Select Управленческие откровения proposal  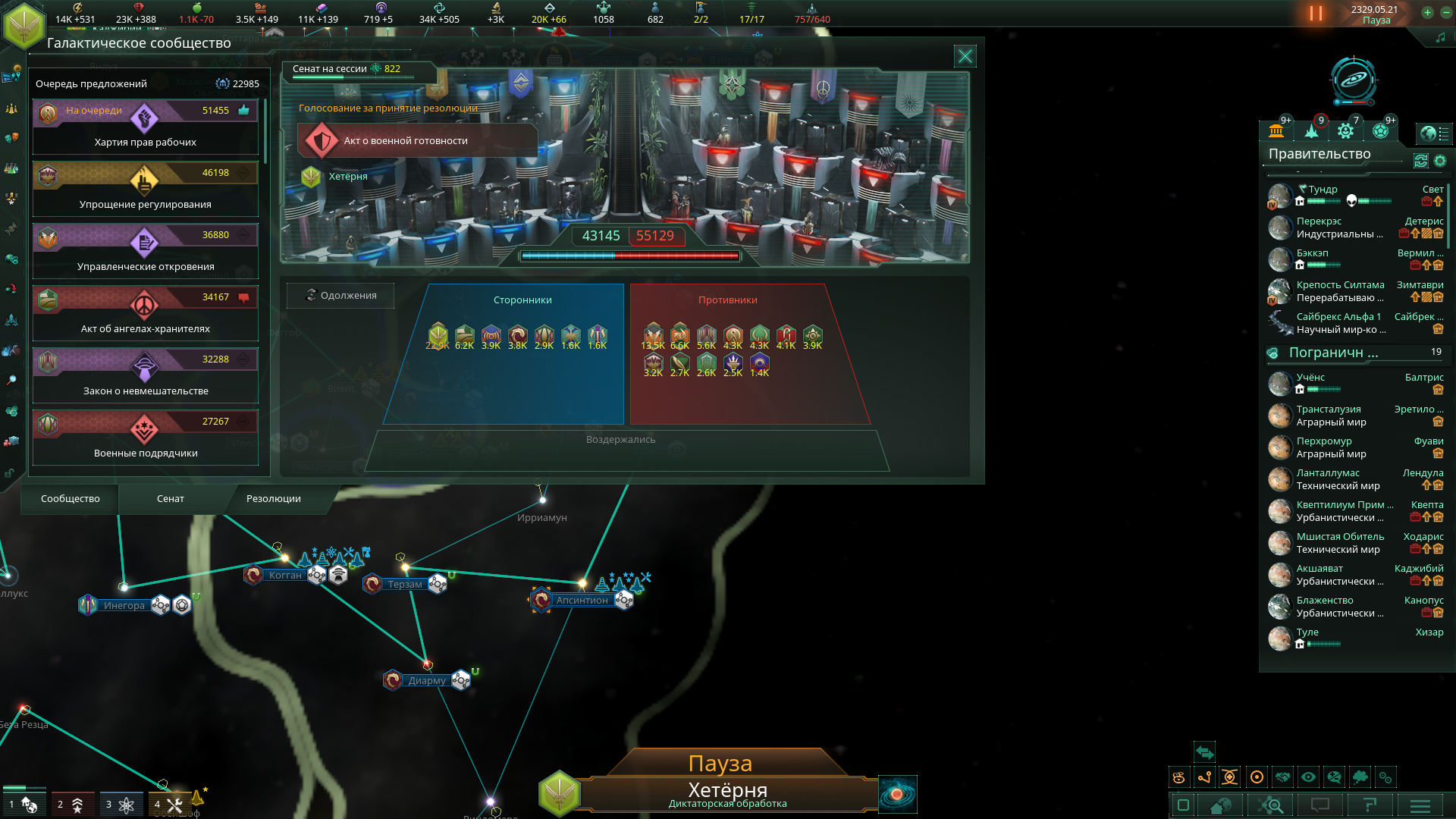[x=145, y=252]
